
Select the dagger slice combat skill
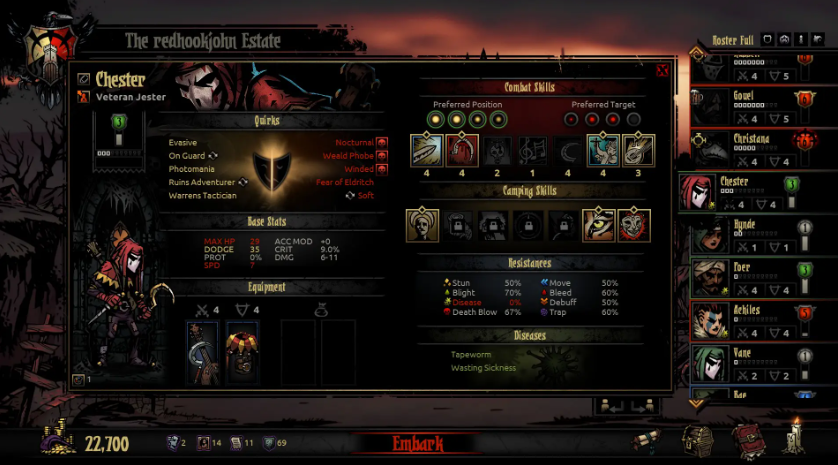point(427,150)
